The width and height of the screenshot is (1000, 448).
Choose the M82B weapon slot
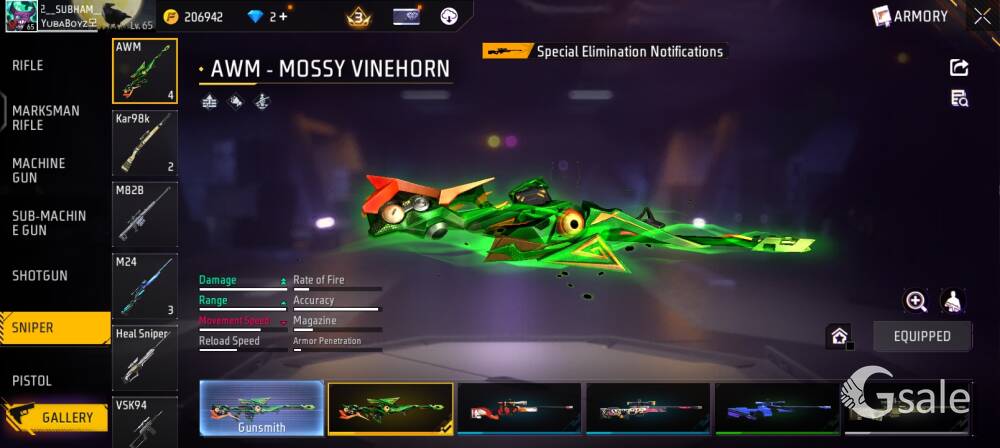(145, 214)
